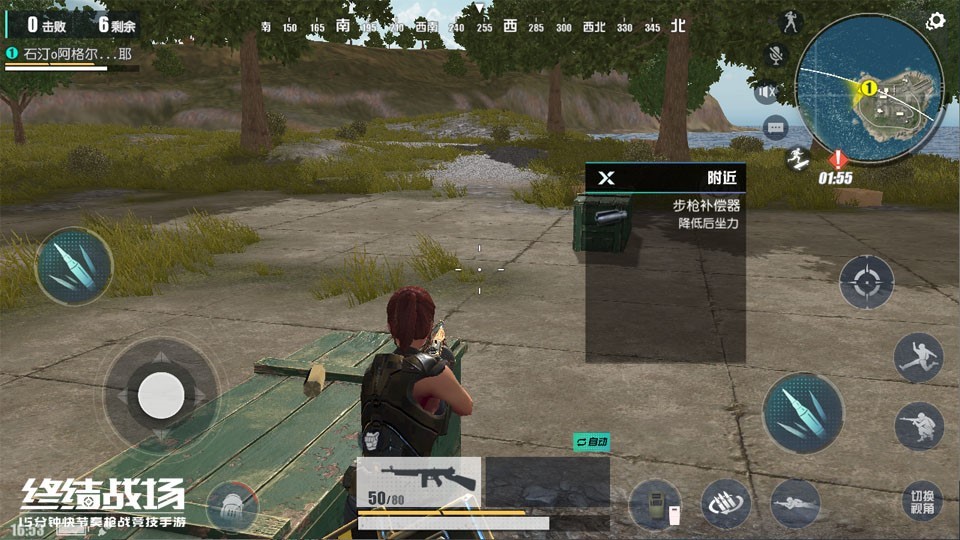Open the settings gear menu
This screenshot has height=540, width=960.
coord(936,21)
